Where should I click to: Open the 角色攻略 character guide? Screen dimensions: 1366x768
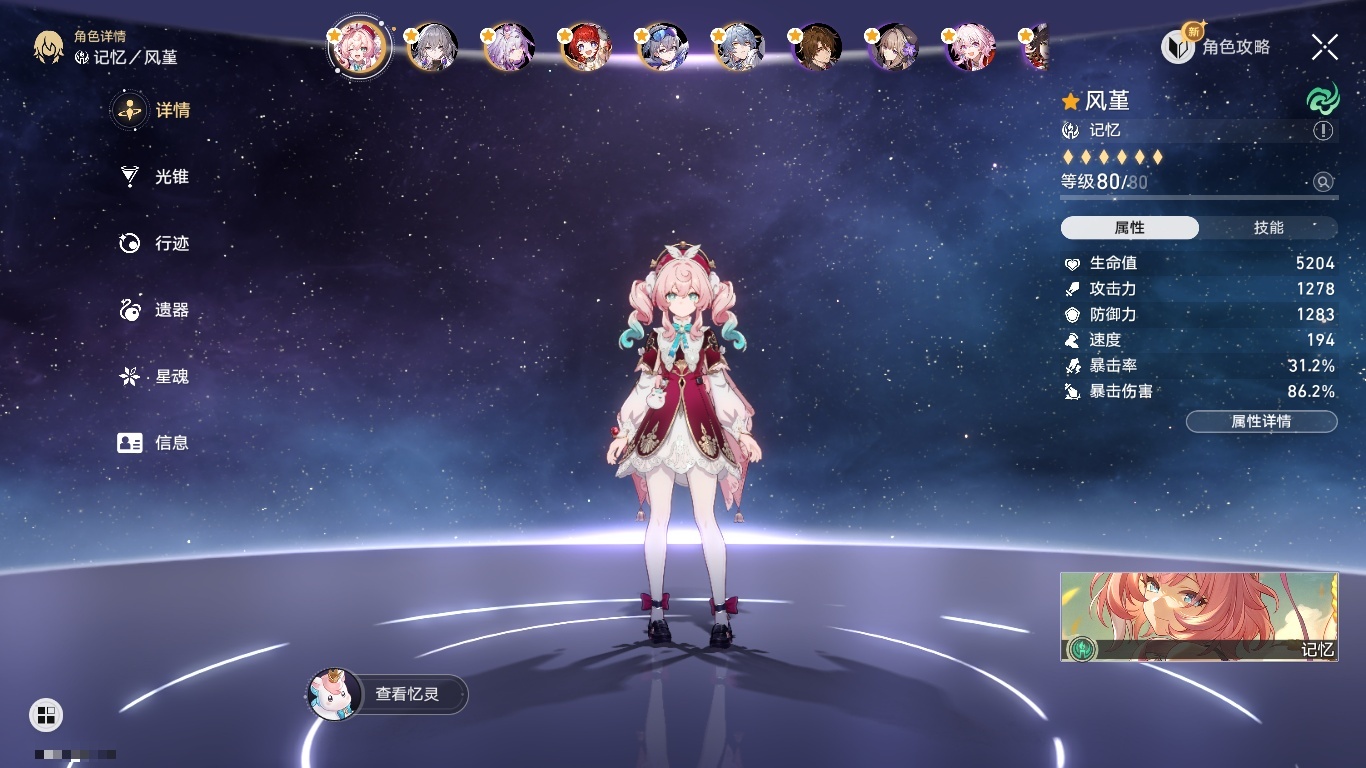[x=1216, y=46]
